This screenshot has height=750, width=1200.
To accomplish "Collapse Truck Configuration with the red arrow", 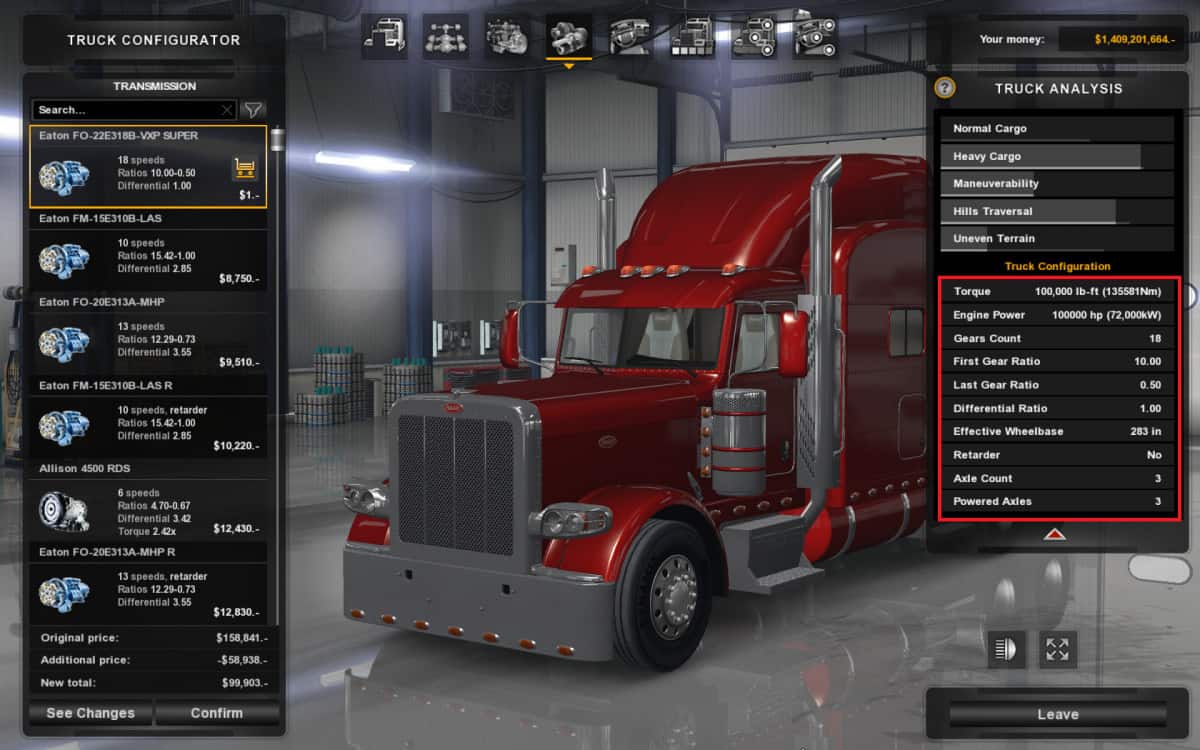I will 1054,534.
